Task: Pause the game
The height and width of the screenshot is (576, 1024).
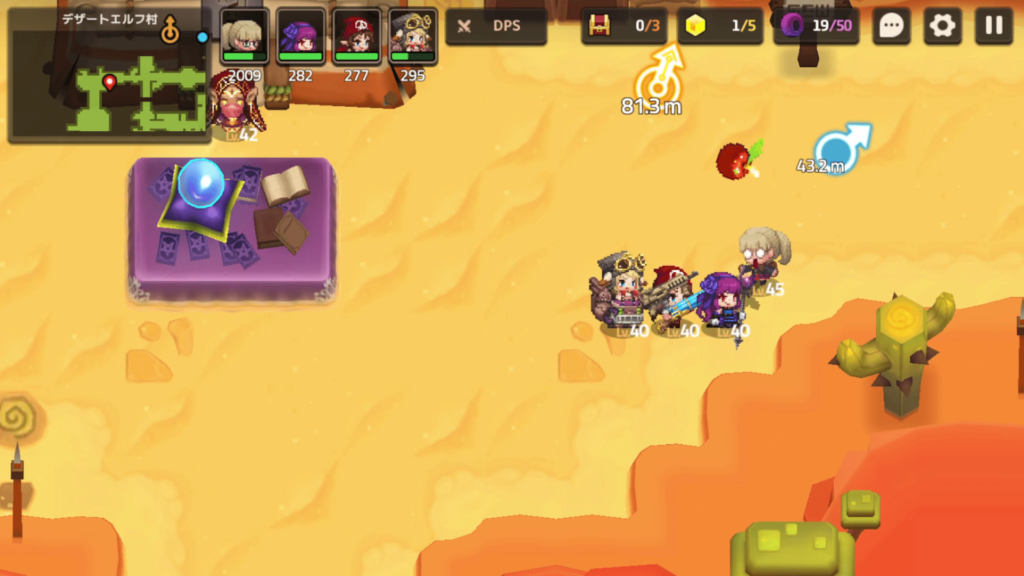Action: click(993, 26)
